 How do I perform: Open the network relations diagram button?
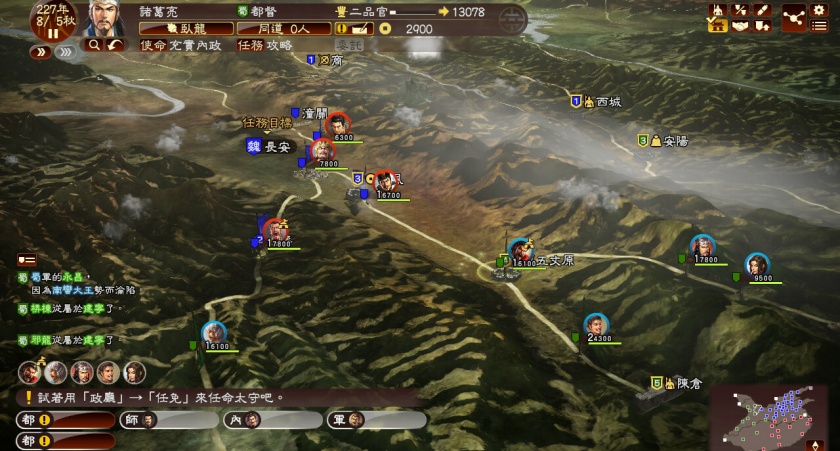793,17
